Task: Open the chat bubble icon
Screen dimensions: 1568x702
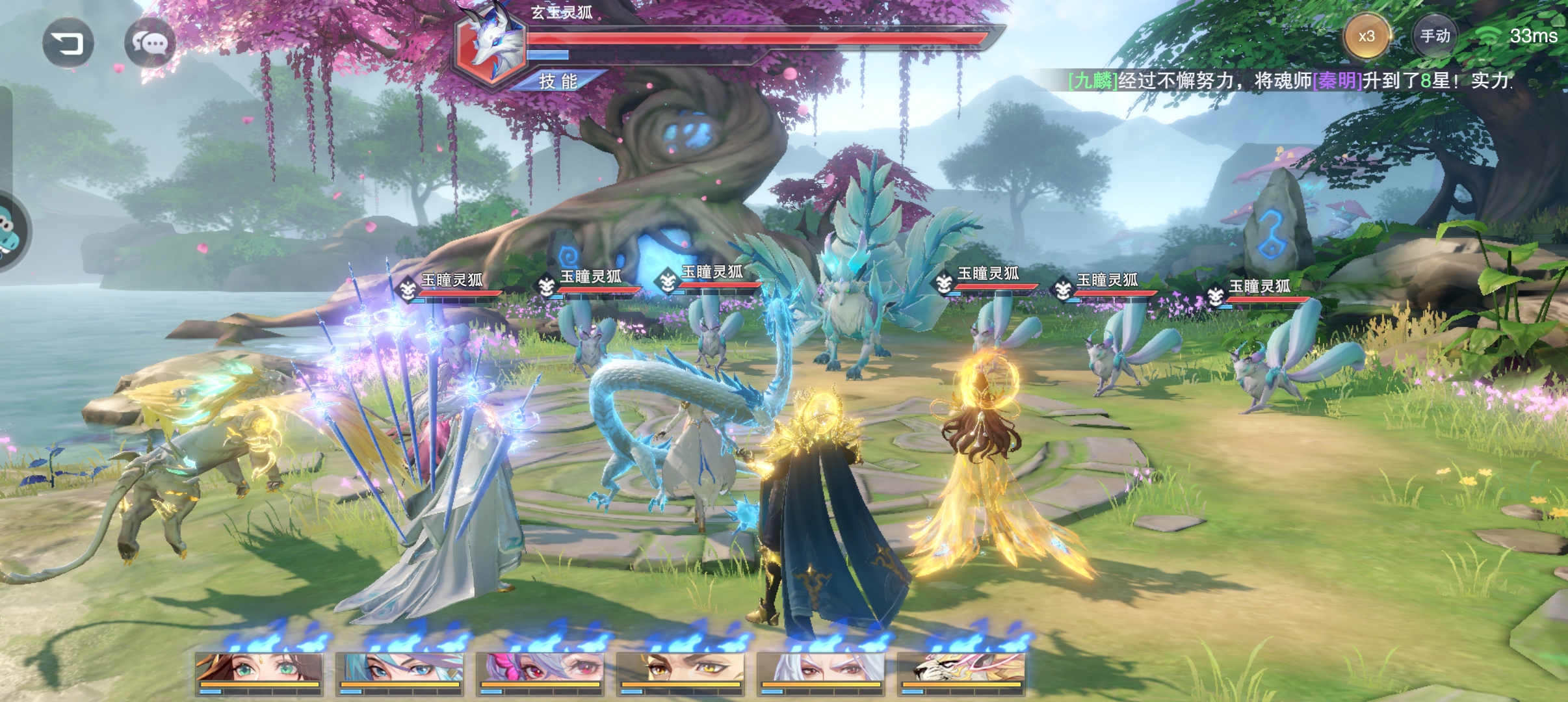Action: tap(150, 43)
